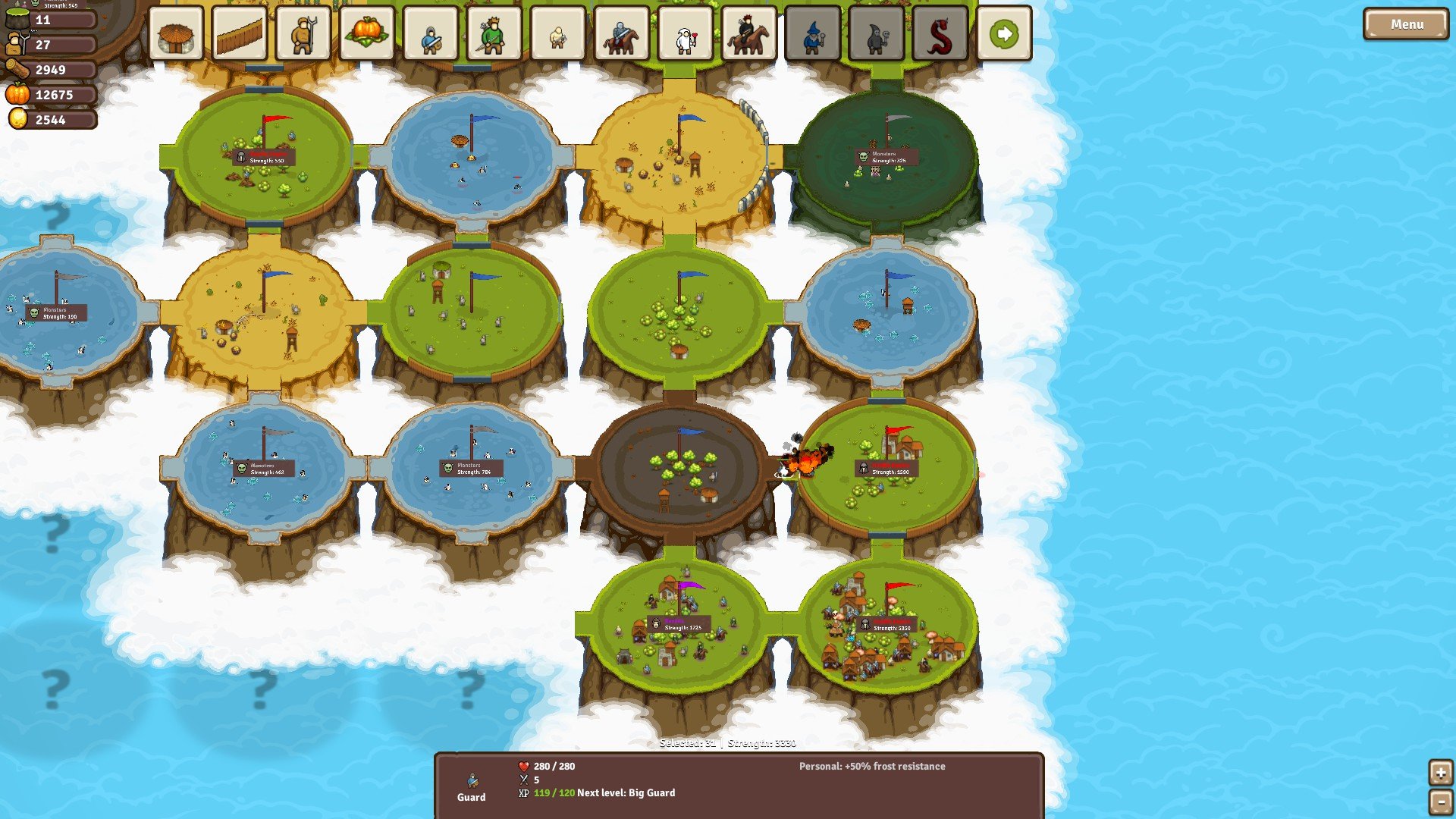Pick the pumpkin farm icon
The image size is (1456, 819).
367,34
